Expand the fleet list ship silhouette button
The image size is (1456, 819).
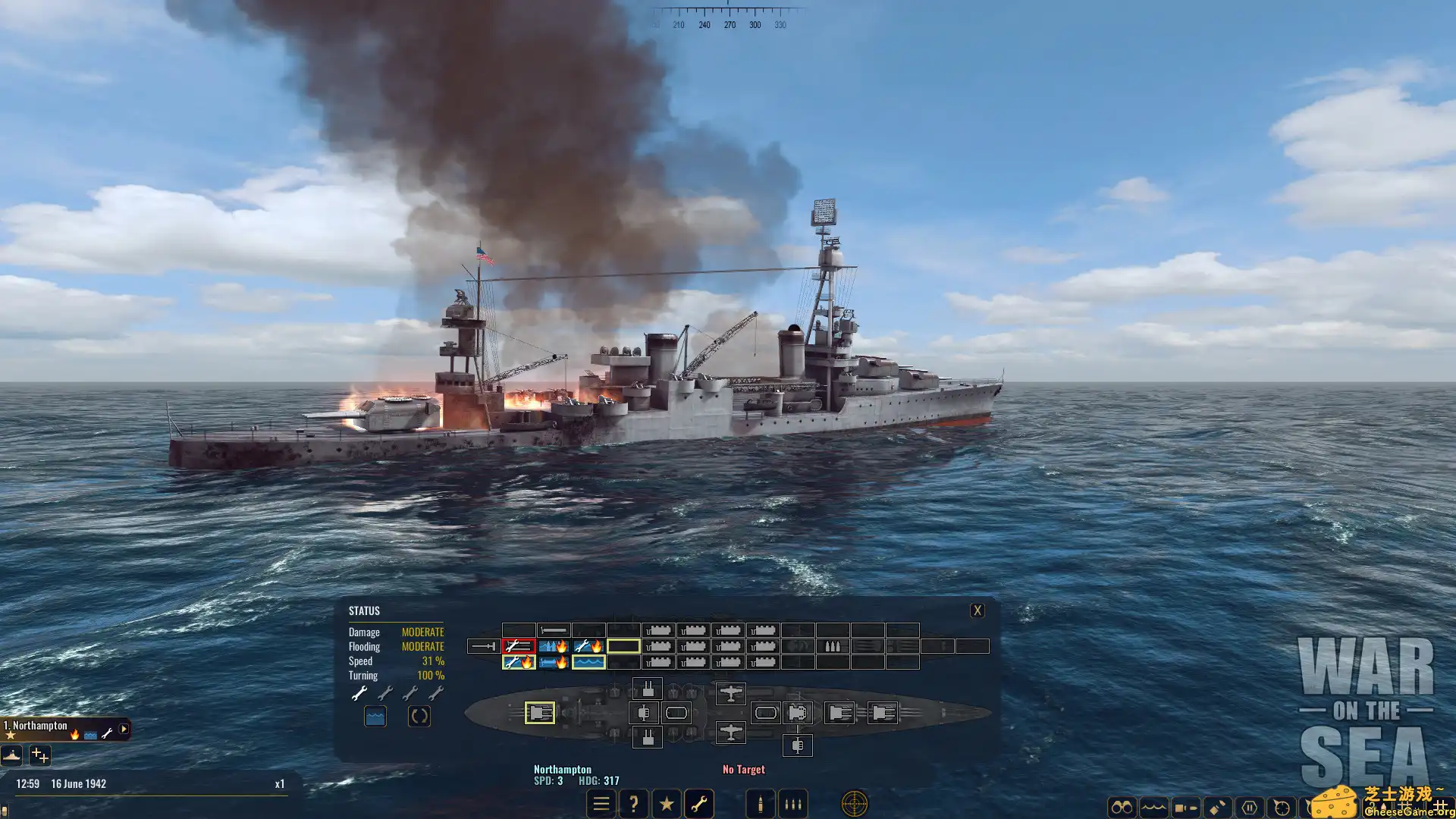tap(11, 756)
